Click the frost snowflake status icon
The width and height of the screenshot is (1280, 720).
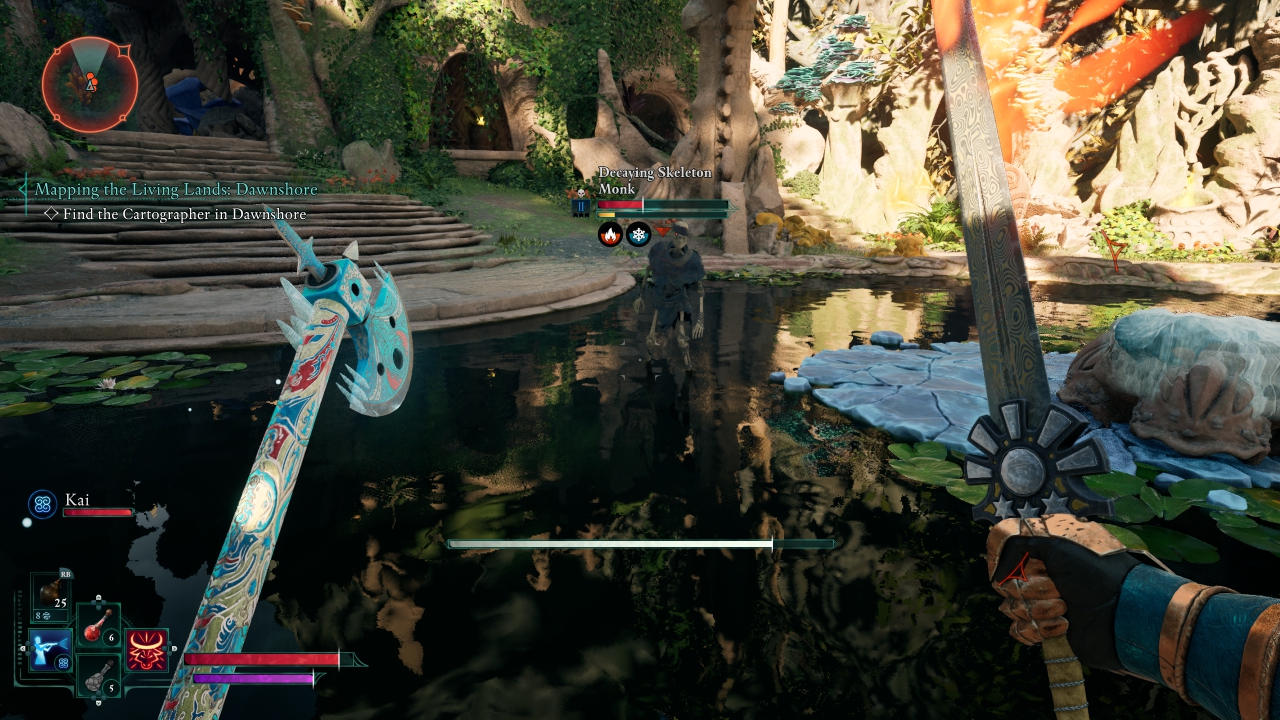coord(638,235)
